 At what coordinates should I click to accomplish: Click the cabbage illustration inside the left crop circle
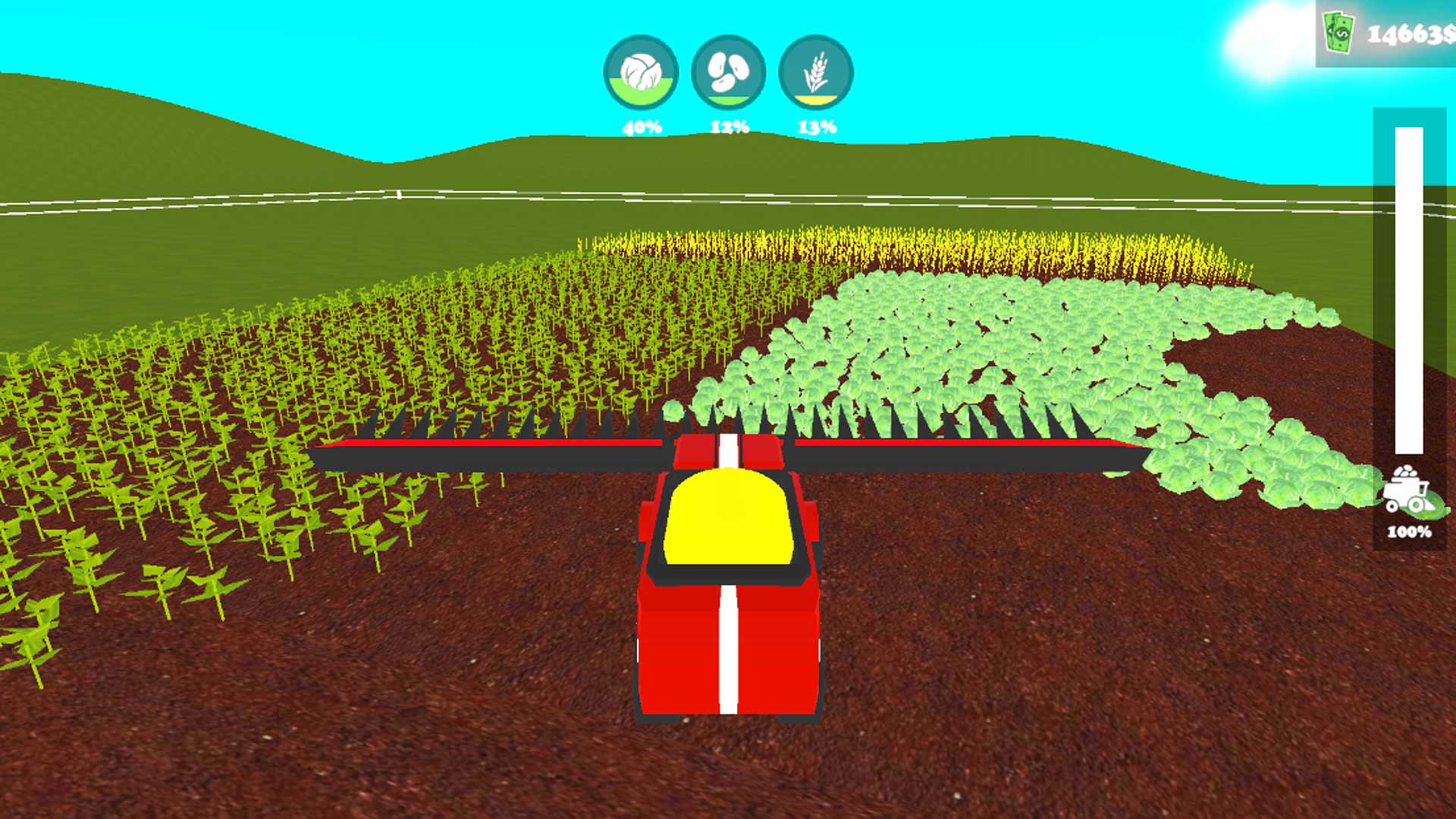click(641, 72)
